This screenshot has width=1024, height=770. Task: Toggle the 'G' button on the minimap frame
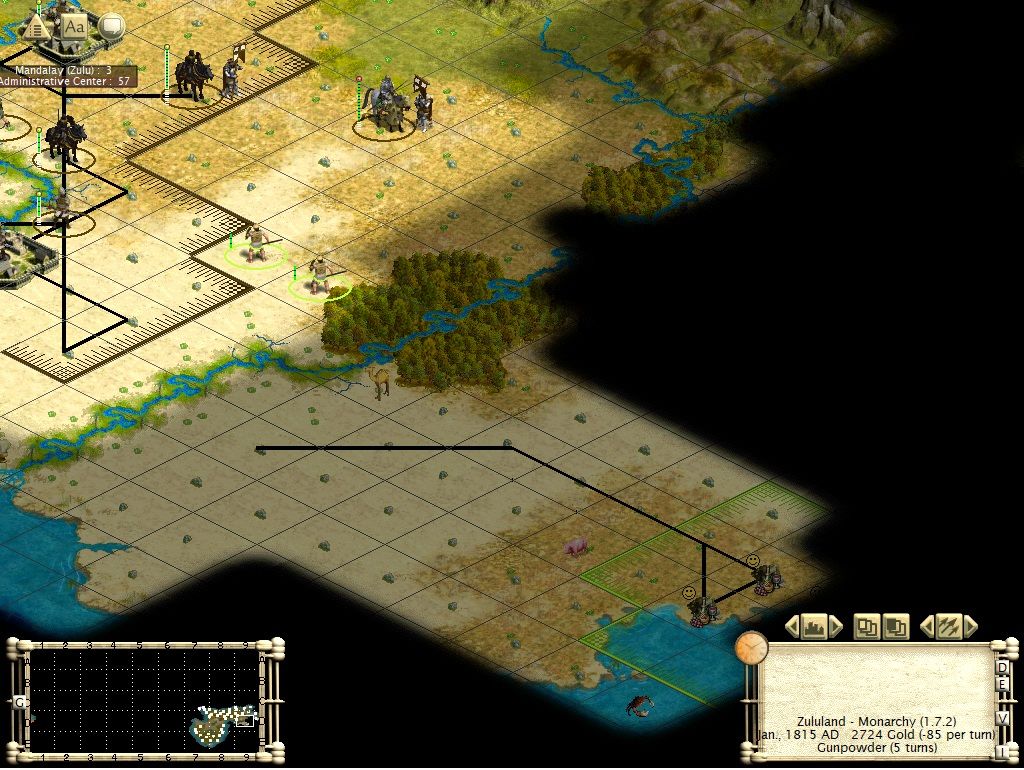coord(19,703)
